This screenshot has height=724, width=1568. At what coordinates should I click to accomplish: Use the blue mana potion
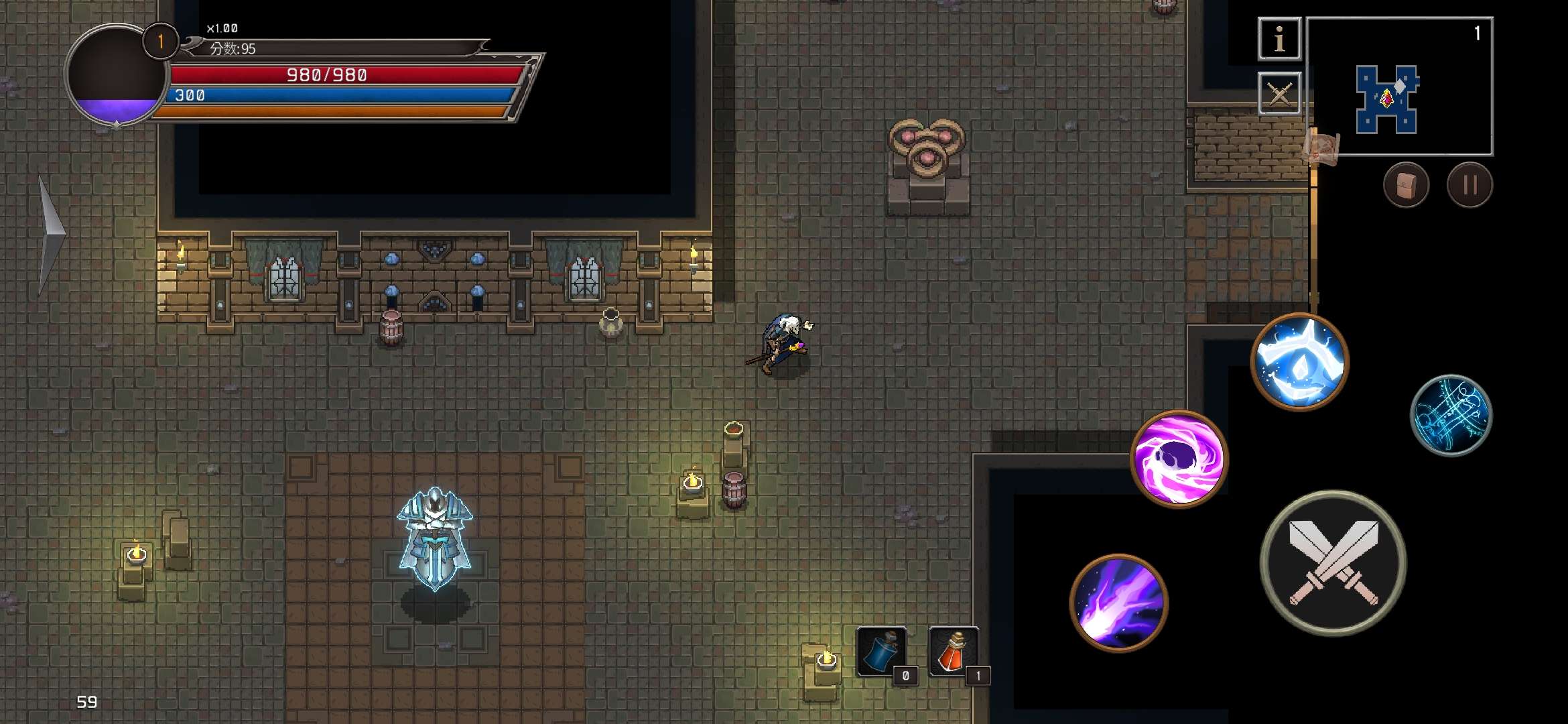882,652
